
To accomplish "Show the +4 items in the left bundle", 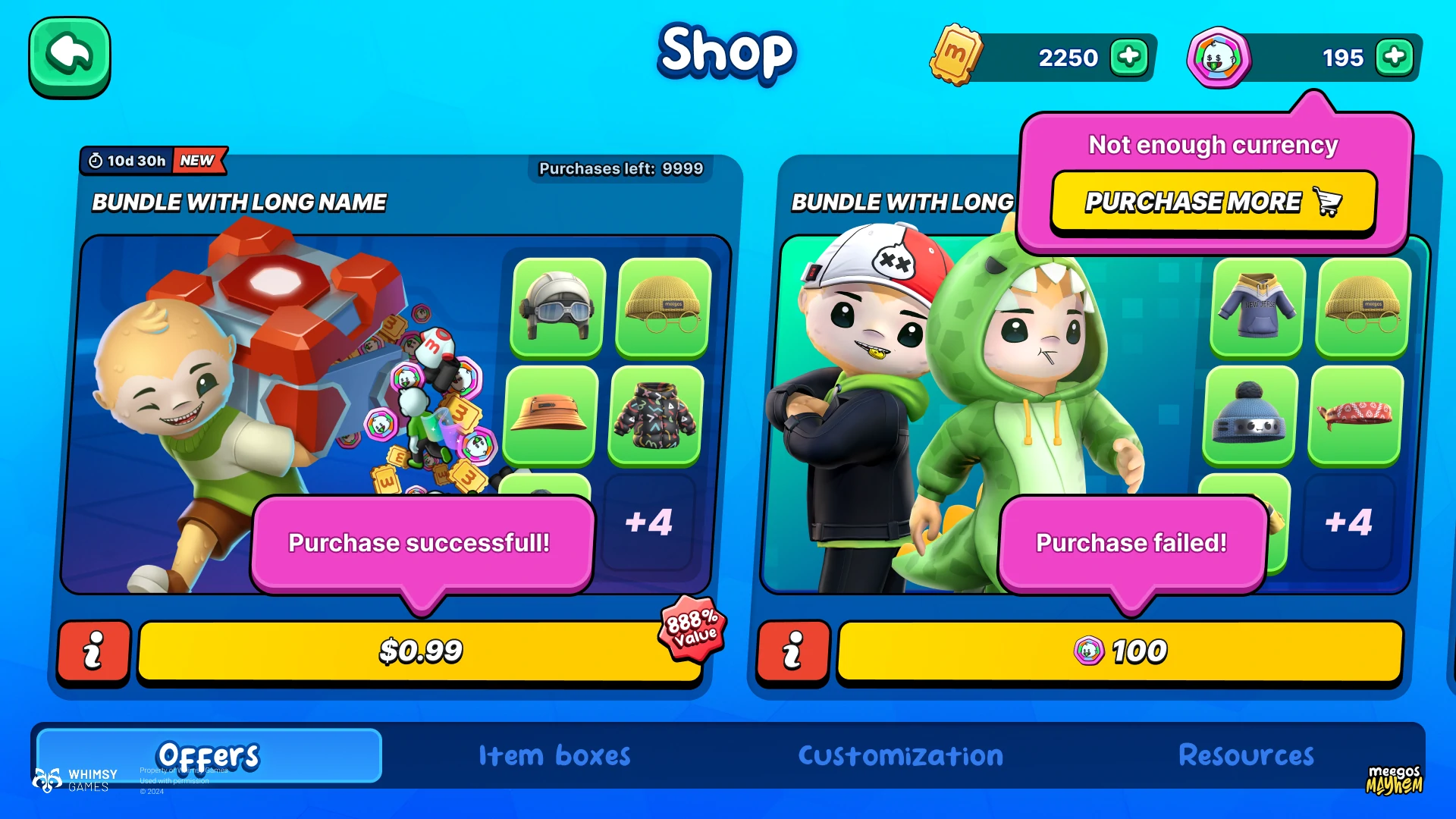I will pos(648,522).
